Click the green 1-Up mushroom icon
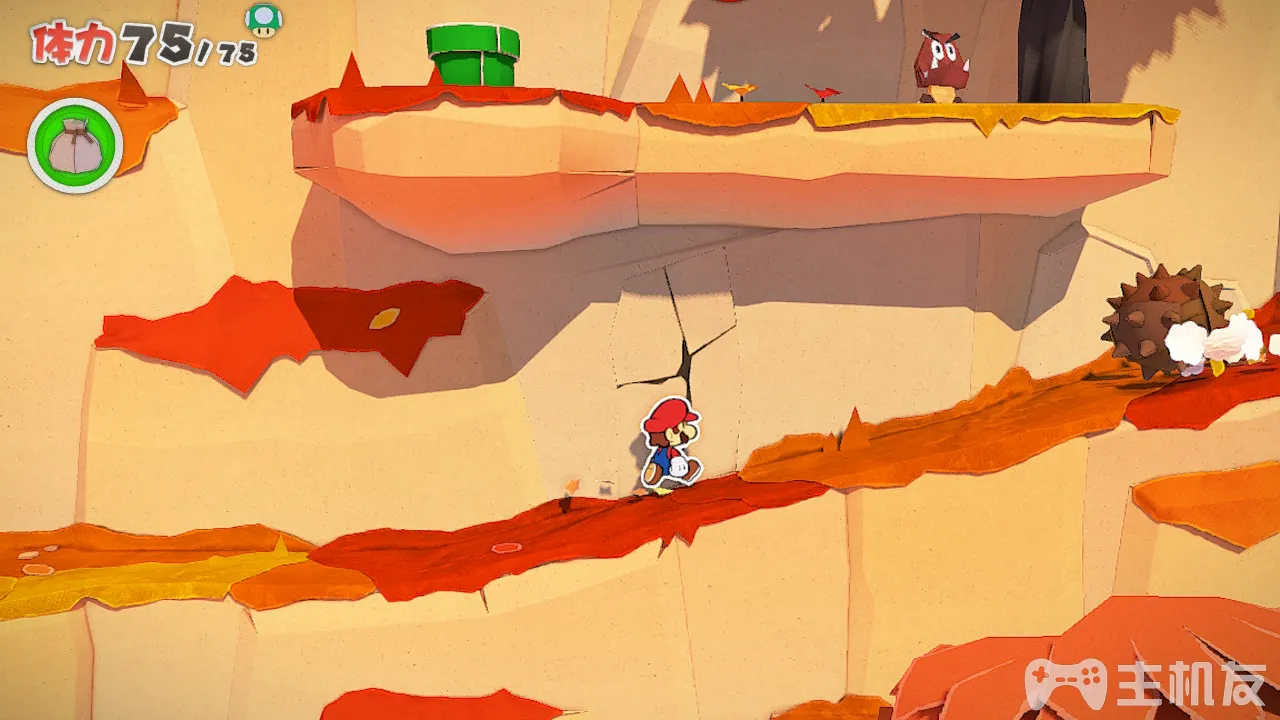The image size is (1280, 720). coord(264,19)
